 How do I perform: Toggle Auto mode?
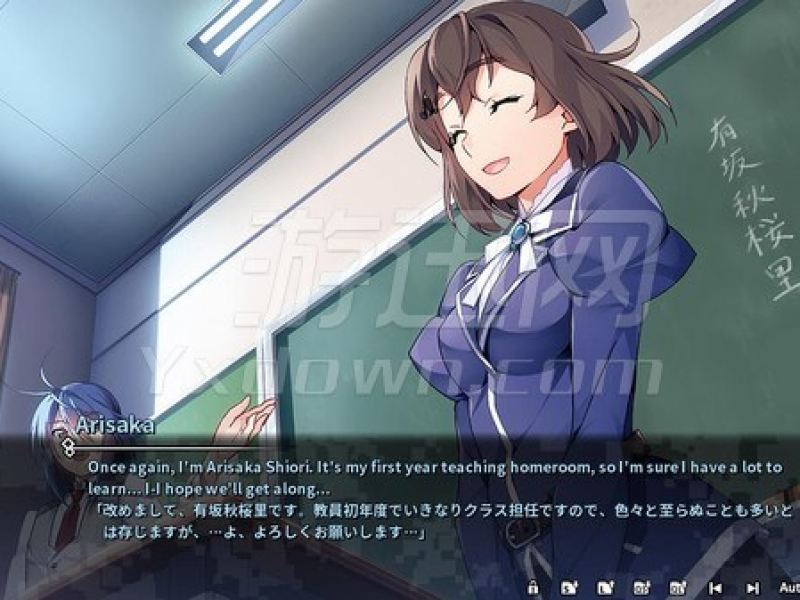tap(787, 587)
